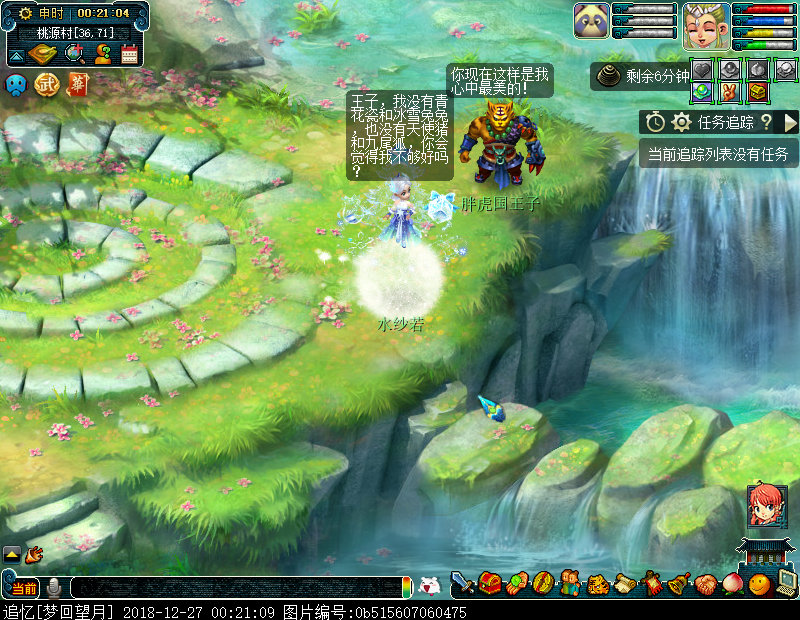Click the task tracker question mark
Viewport: 800px width, 620px height.
point(766,122)
